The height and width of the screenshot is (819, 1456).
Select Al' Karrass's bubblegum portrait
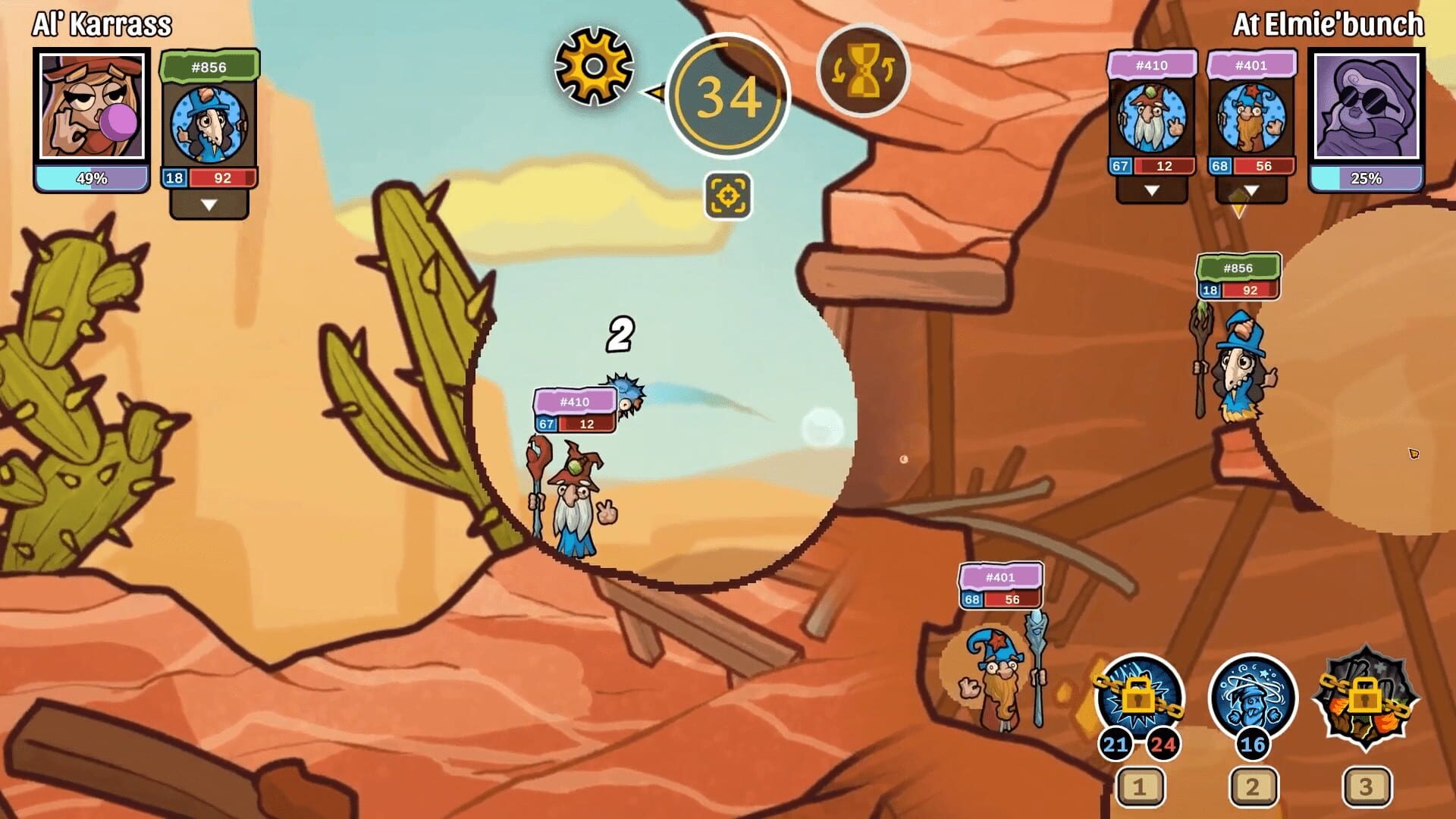click(91, 106)
